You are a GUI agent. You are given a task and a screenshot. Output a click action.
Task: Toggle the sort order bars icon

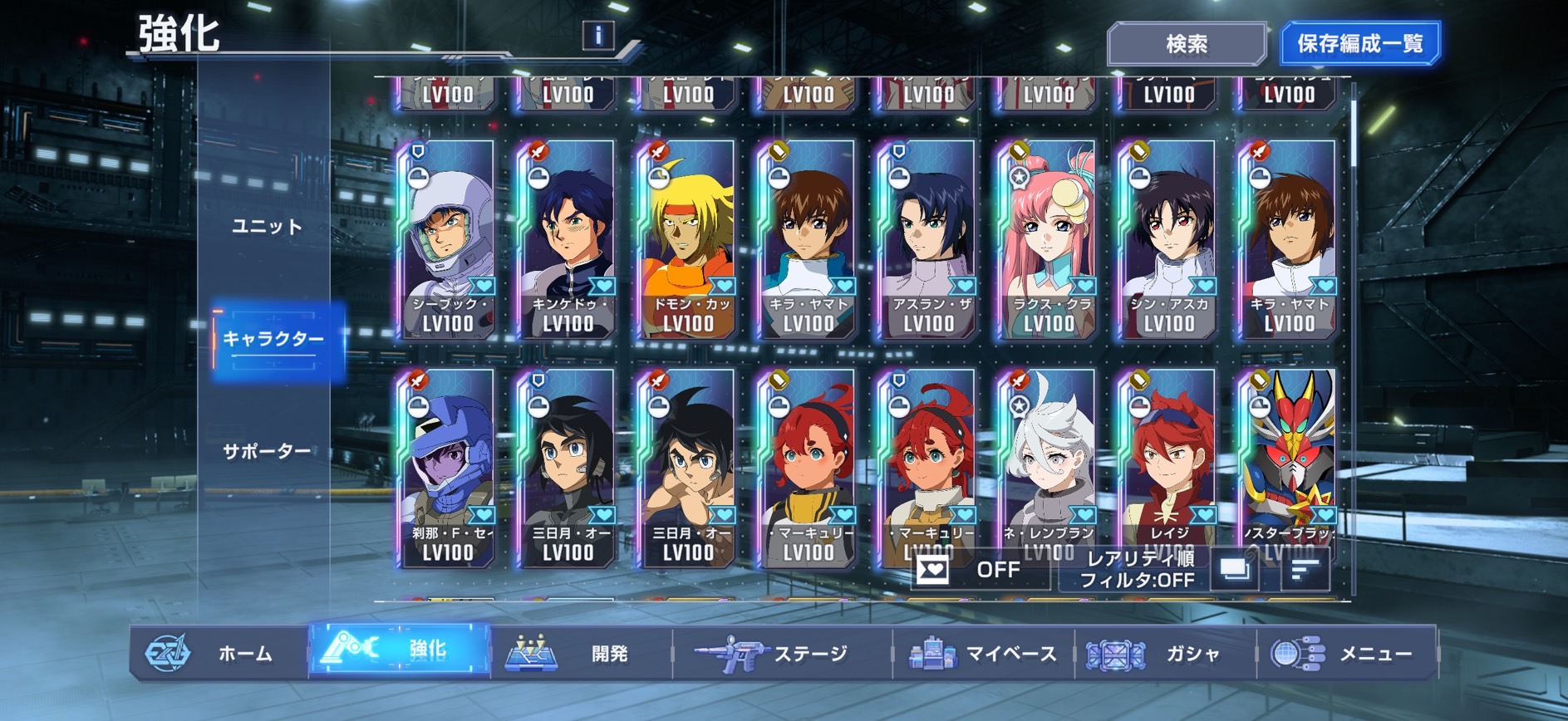coord(1305,571)
